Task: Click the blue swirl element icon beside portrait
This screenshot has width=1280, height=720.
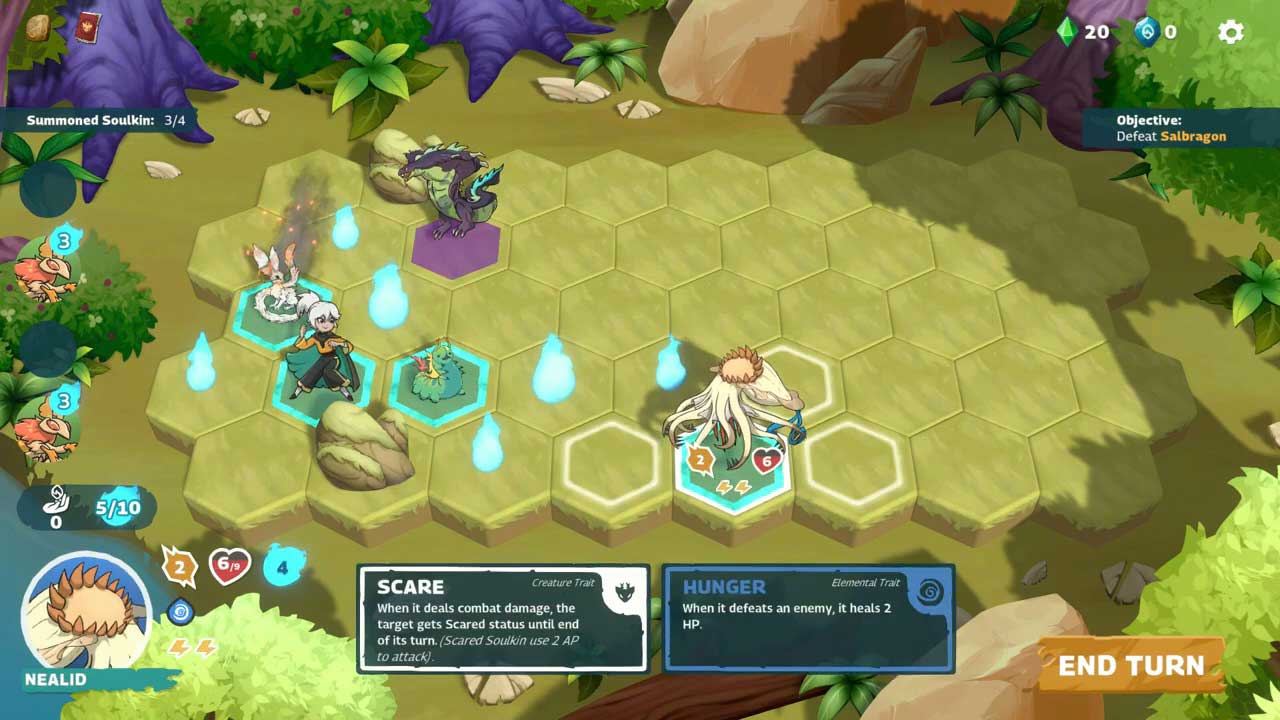Action: pyautogui.click(x=180, y=610)
